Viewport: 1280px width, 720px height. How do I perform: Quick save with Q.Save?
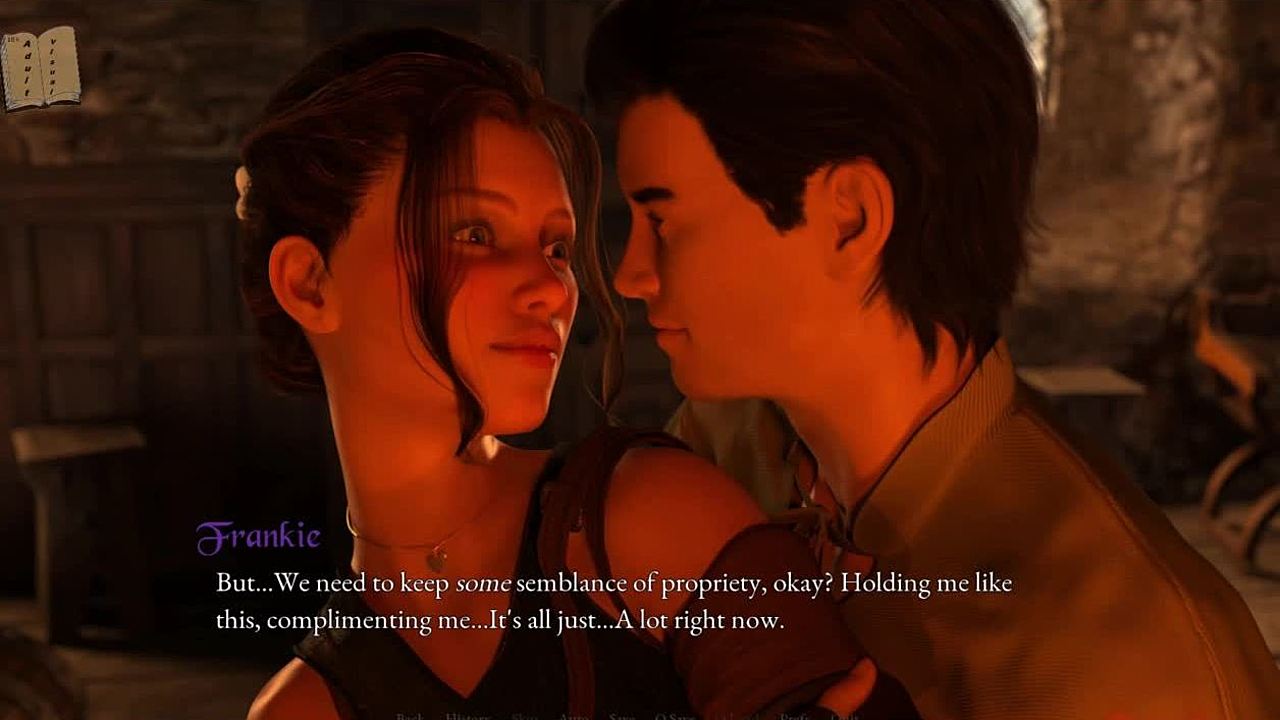coord(675,716)
